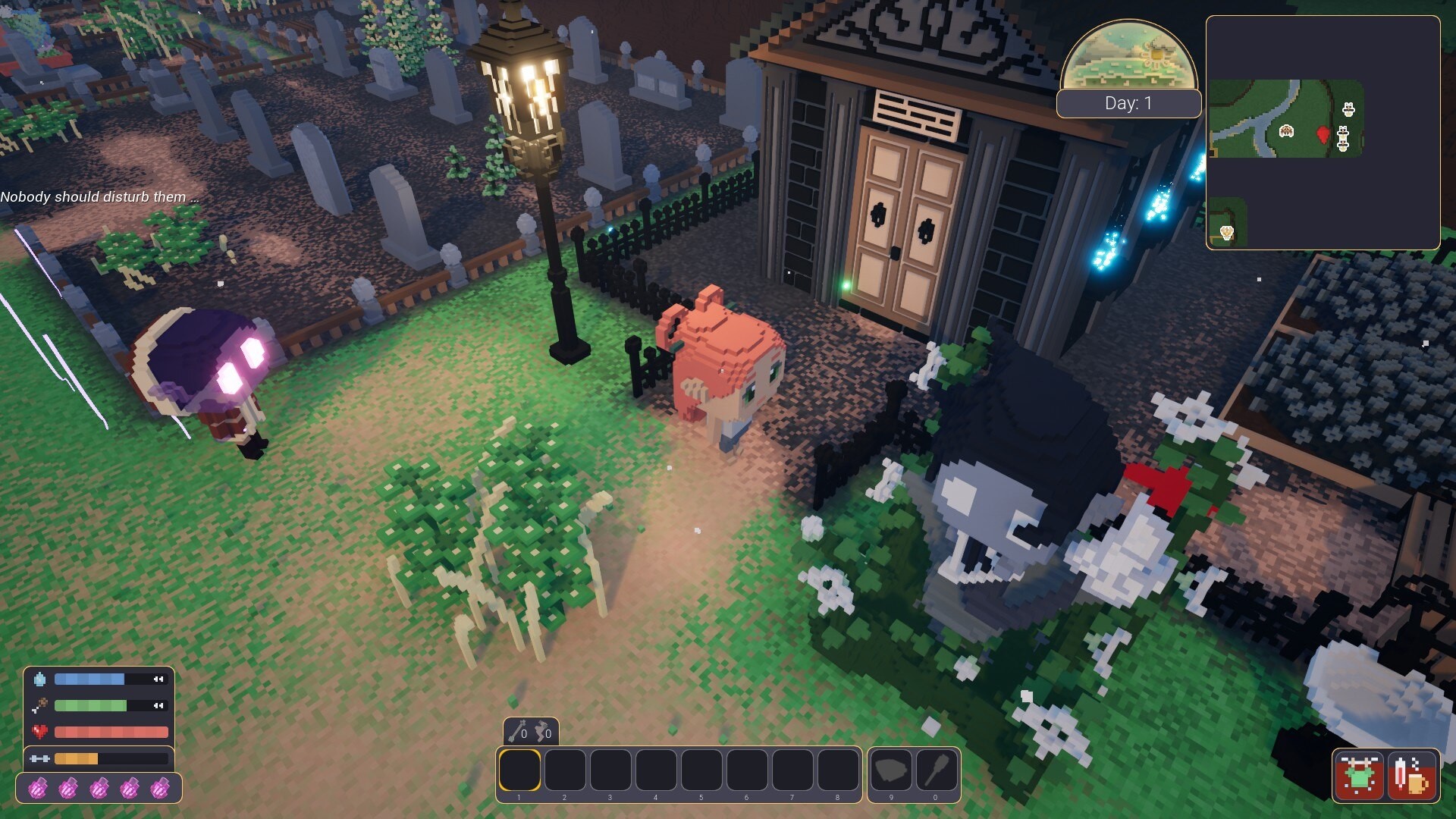Screen dimensions: 1456x819
Task: Select the rightmost pink crystal potion
Action: pos(160,789)
